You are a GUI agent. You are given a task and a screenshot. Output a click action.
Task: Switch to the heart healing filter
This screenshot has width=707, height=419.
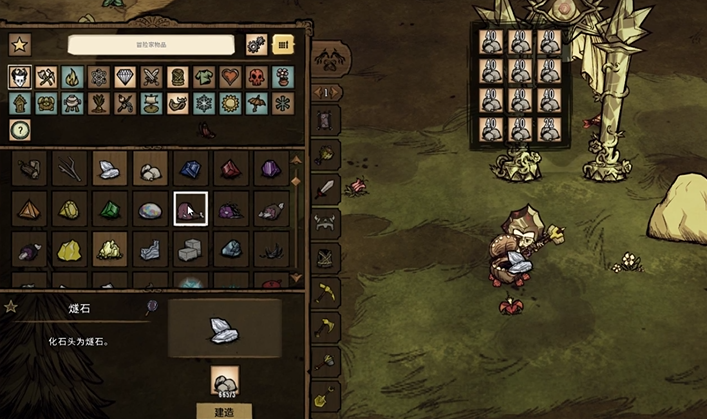pos(230,77)
